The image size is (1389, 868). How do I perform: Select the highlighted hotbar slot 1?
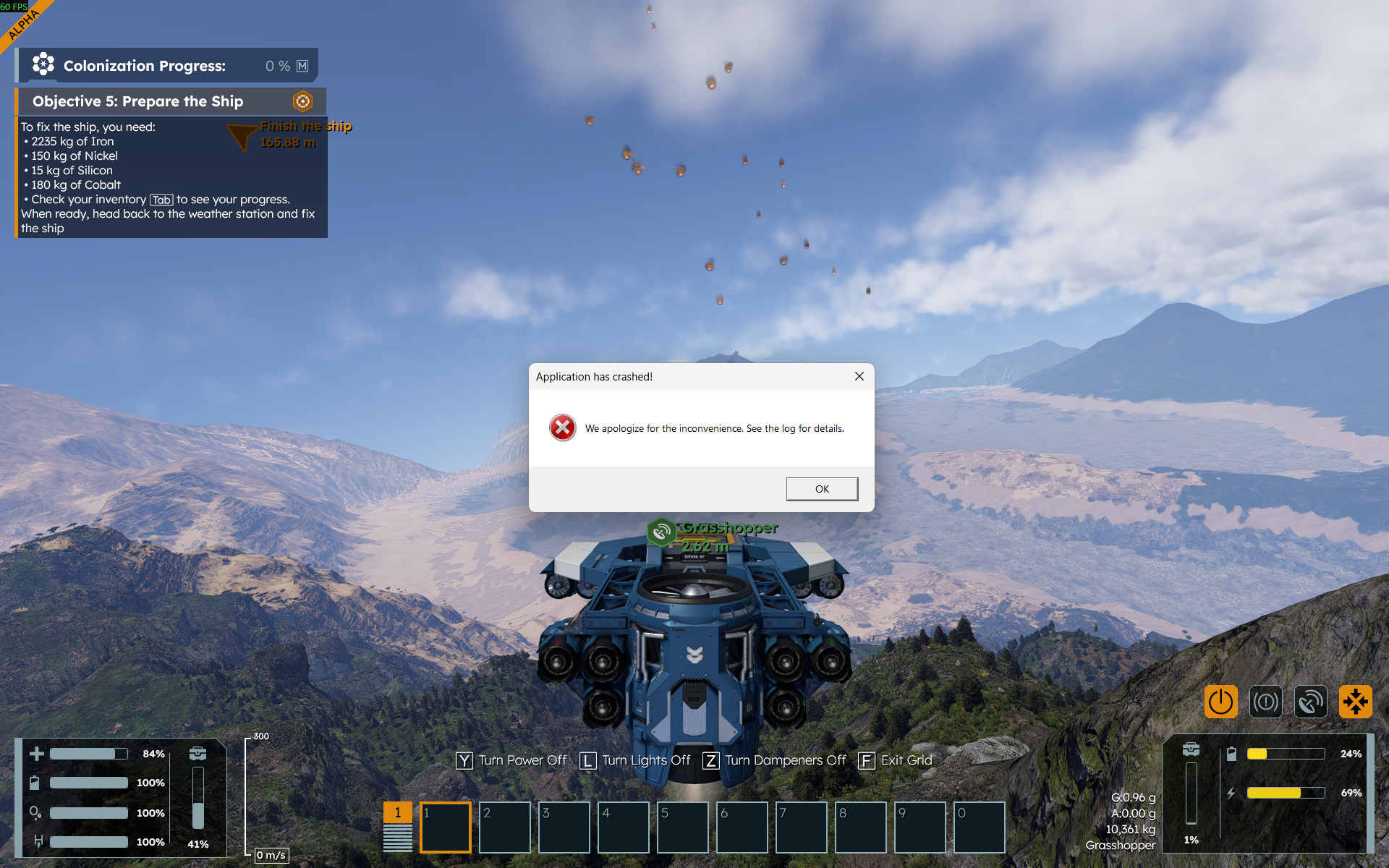pyautogui.click(x=446, y=827)
